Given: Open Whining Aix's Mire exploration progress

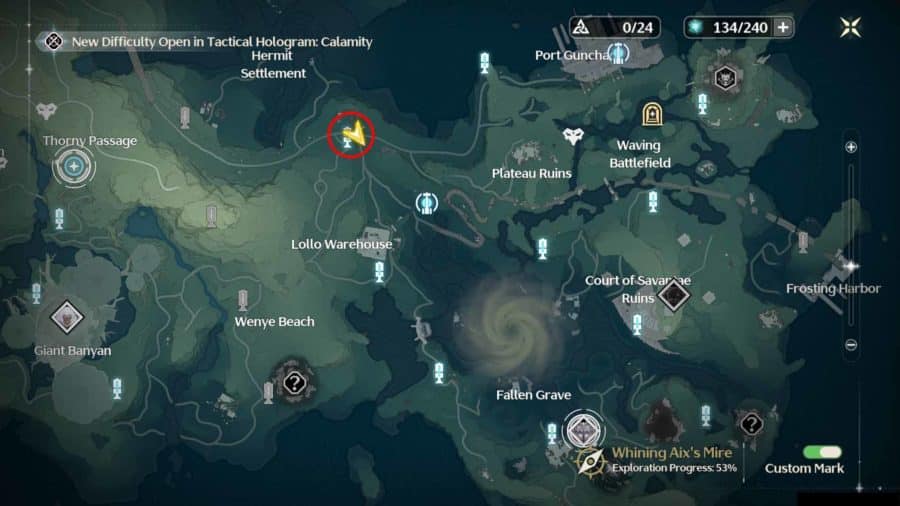Looking at the screenshot, I should pyautogui.click(x=660, y=460).
